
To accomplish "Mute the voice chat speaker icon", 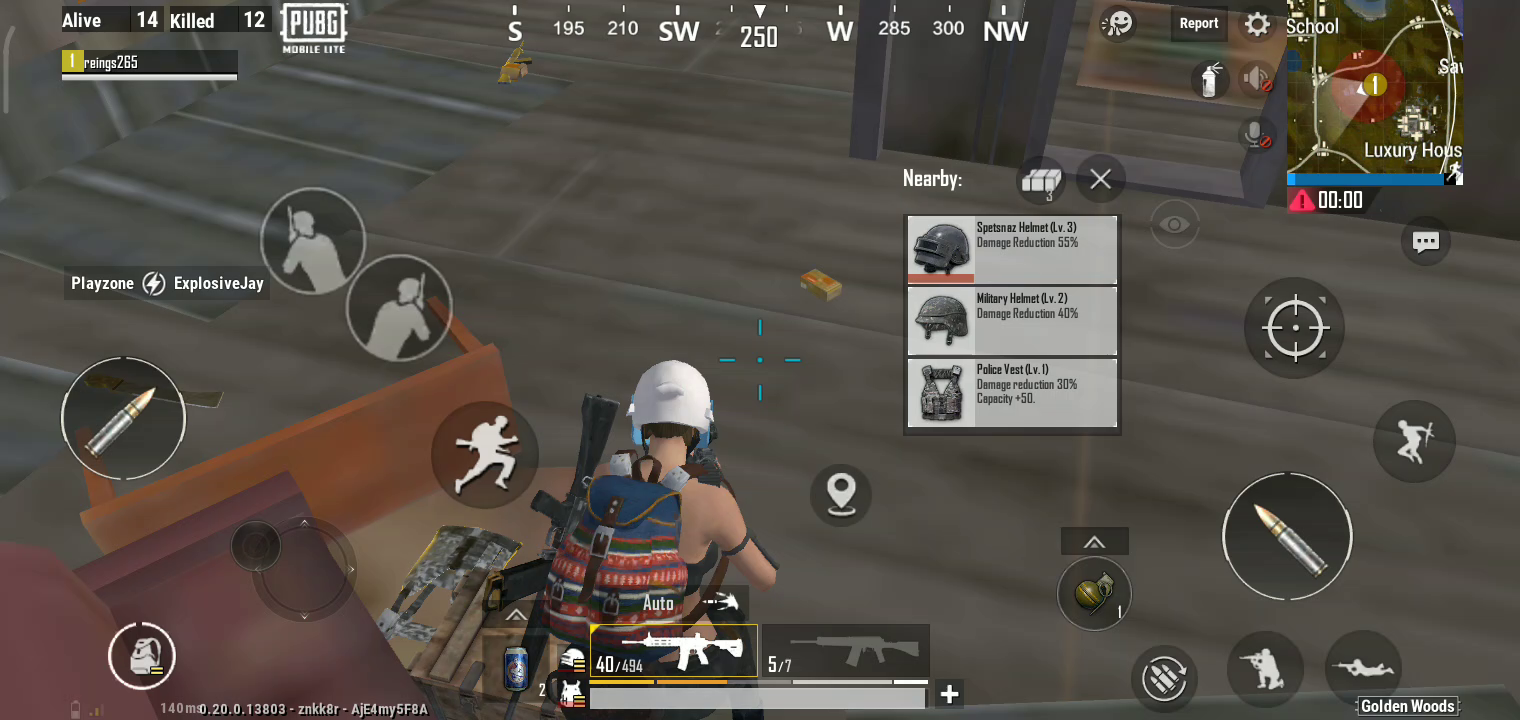I will [1256, 79].
